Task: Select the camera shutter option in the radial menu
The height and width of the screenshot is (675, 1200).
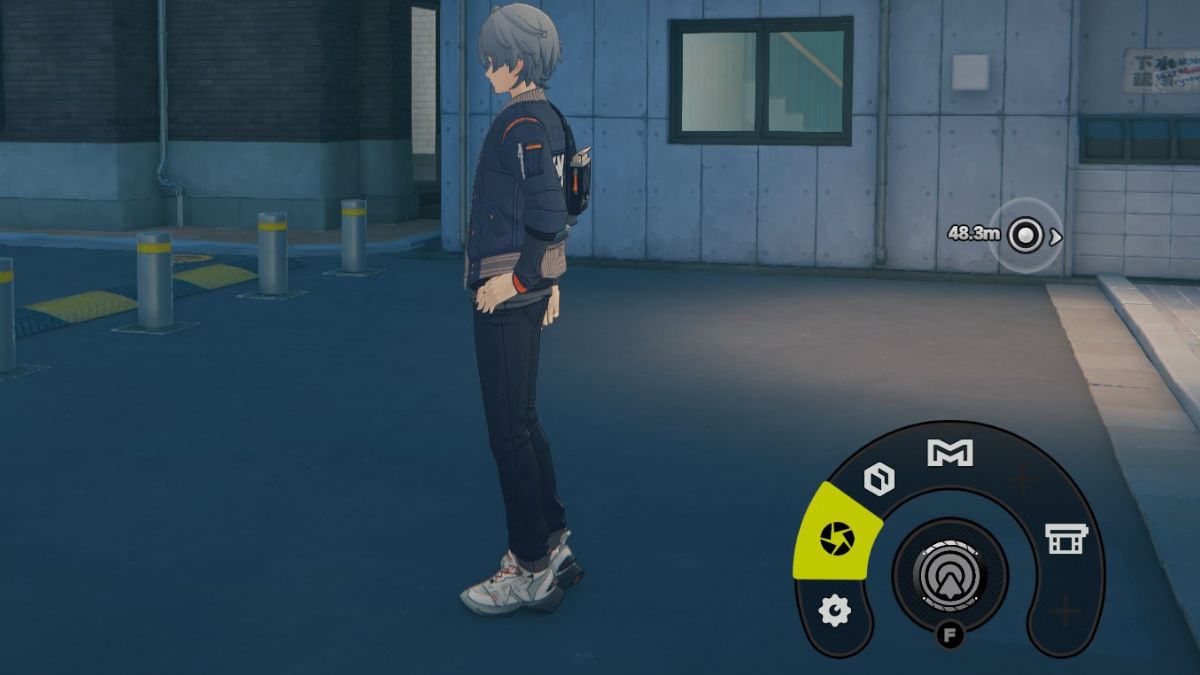Action: click(837, 540)
